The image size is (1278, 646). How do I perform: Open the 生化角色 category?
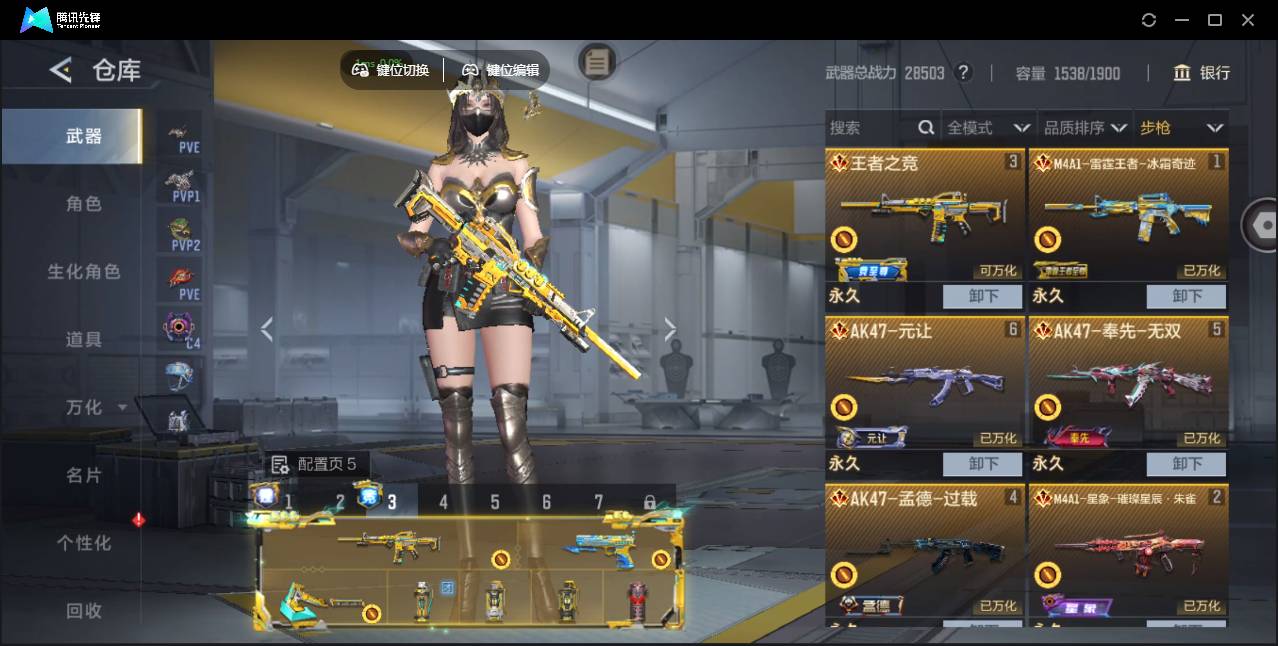84,272
